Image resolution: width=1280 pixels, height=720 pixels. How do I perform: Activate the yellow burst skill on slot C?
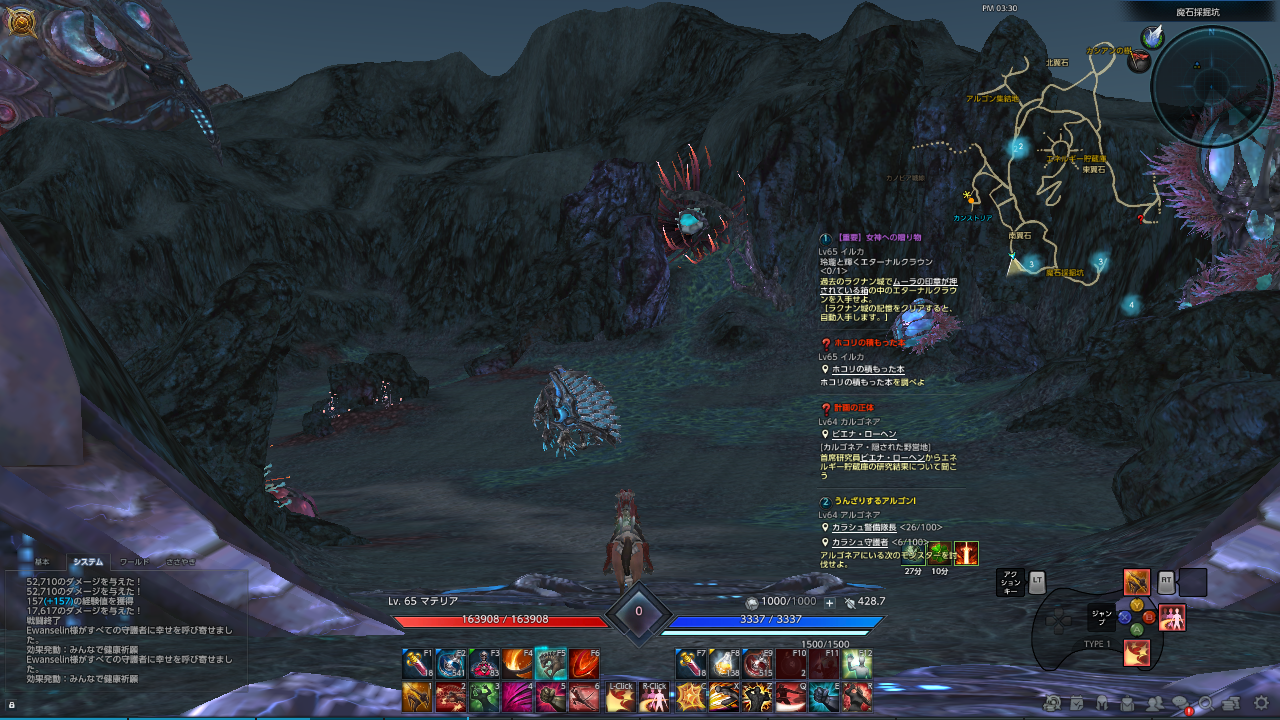pos(689,697)
